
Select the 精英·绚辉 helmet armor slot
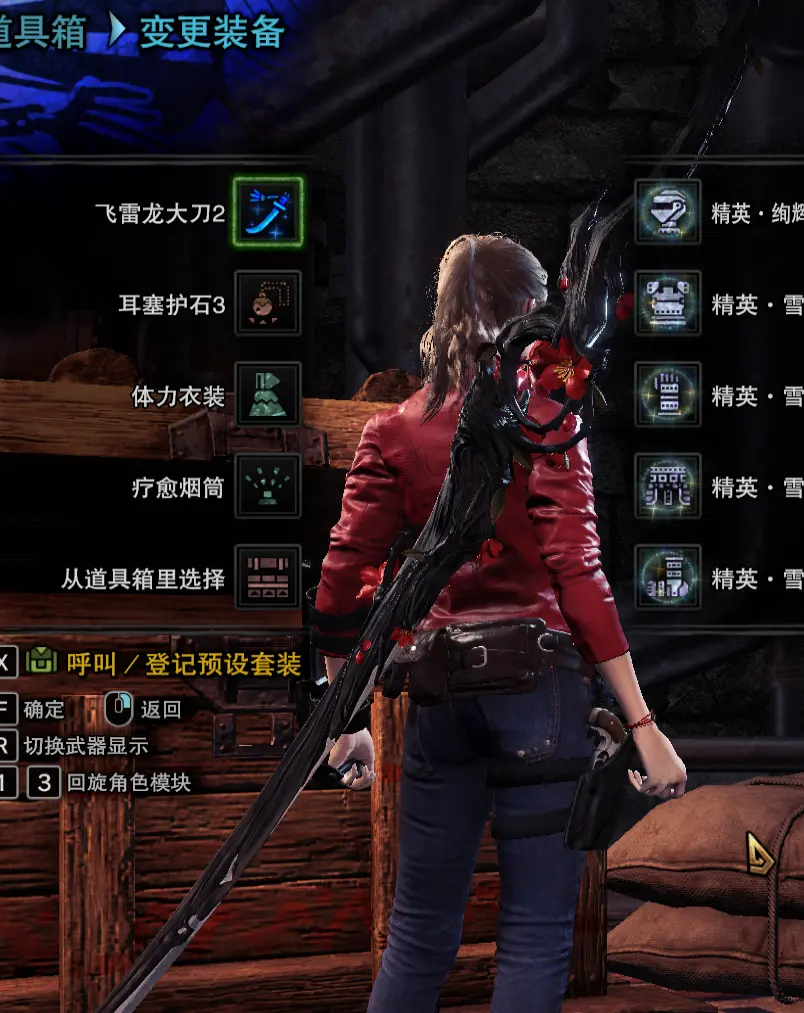[x=668, y=212]
